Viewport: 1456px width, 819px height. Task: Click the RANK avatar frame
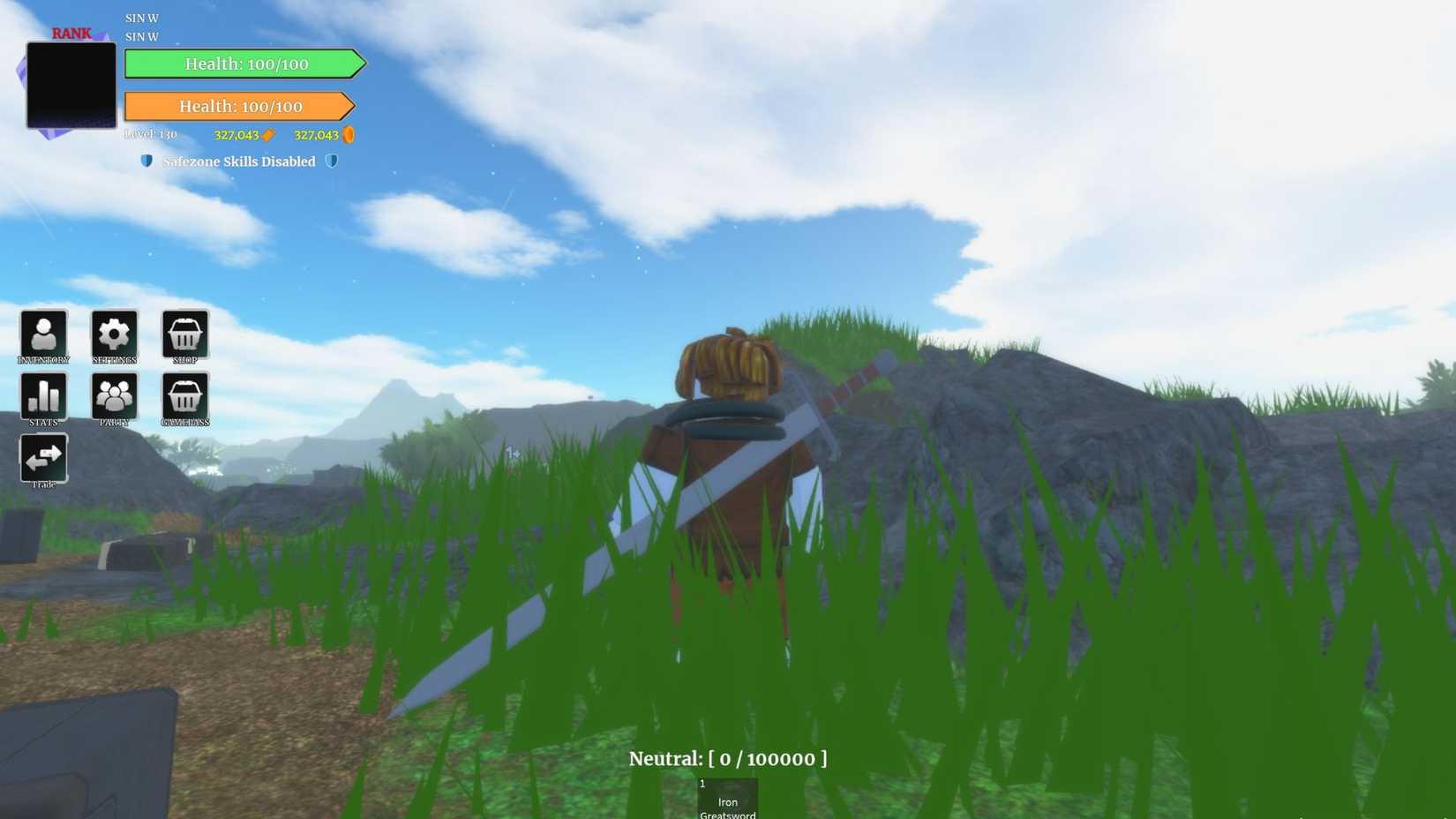[71, 85]
